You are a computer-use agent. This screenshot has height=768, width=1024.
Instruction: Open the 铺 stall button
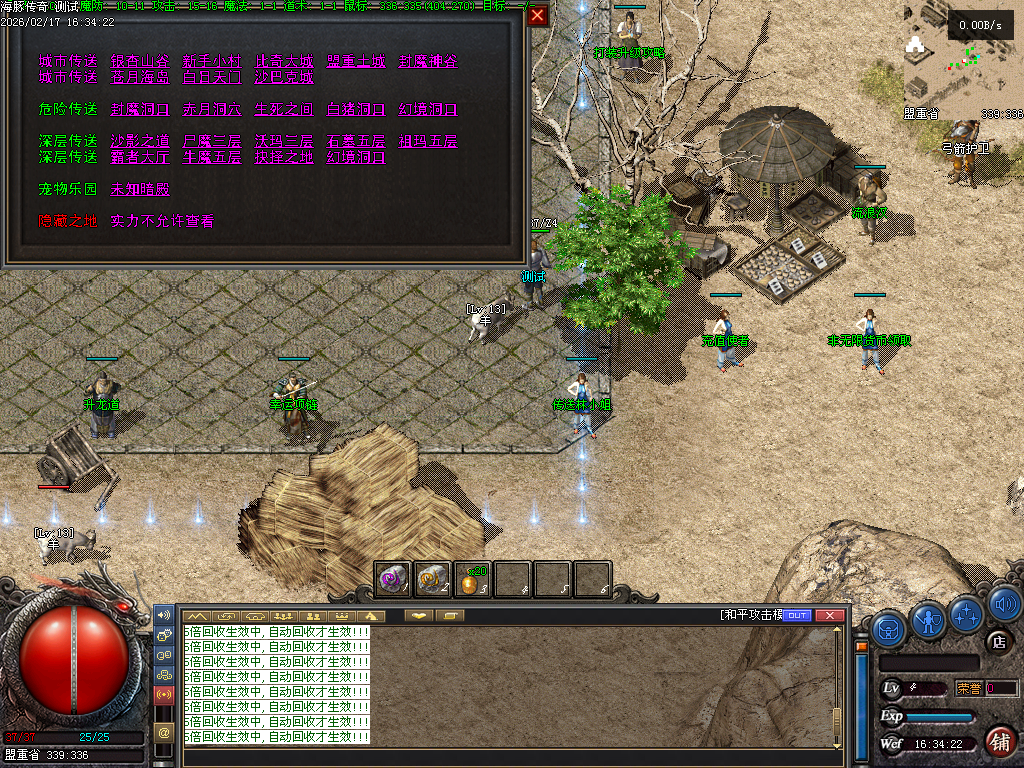coord(1000,741)
